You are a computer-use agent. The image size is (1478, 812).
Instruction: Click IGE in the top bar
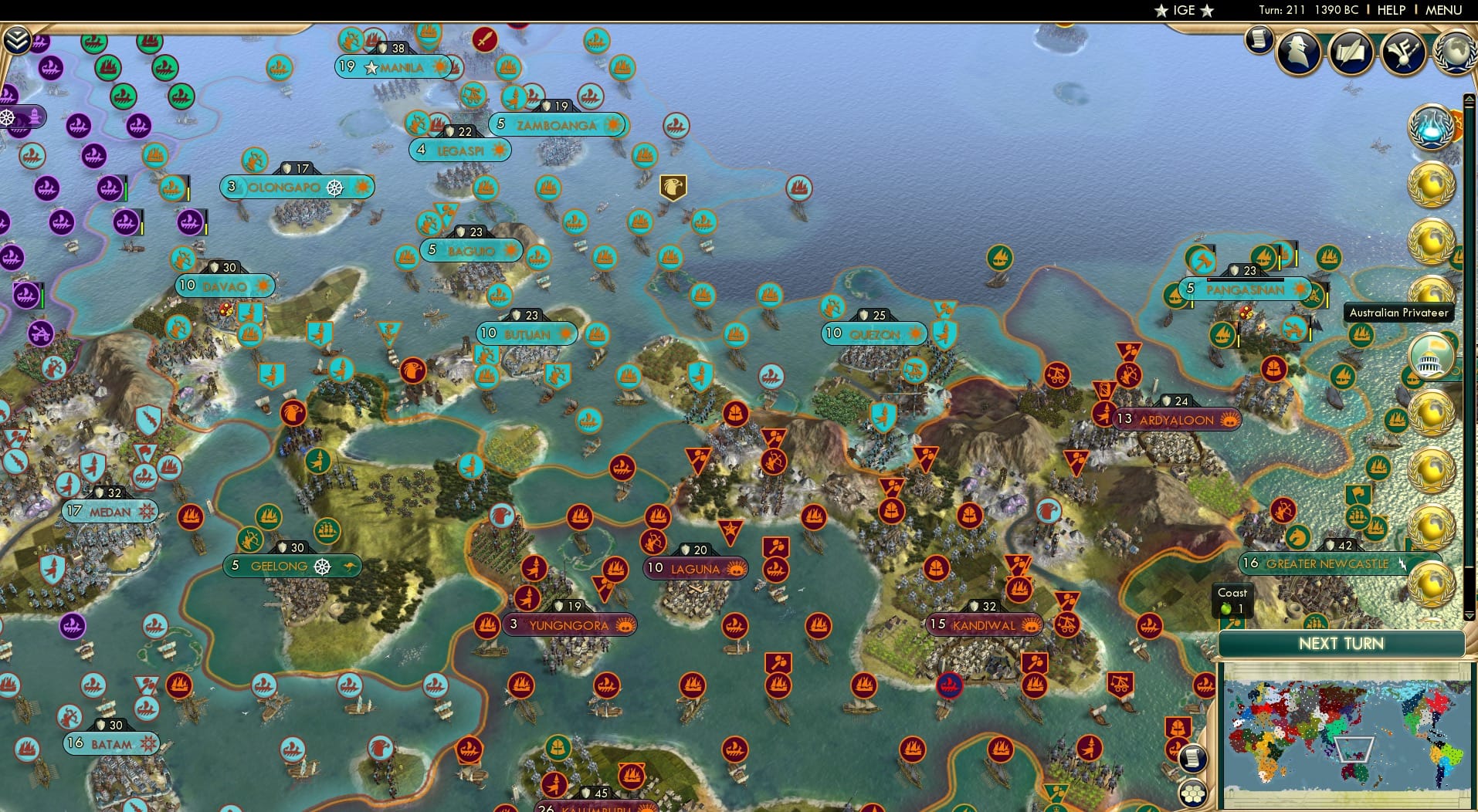click(1183, 10)
